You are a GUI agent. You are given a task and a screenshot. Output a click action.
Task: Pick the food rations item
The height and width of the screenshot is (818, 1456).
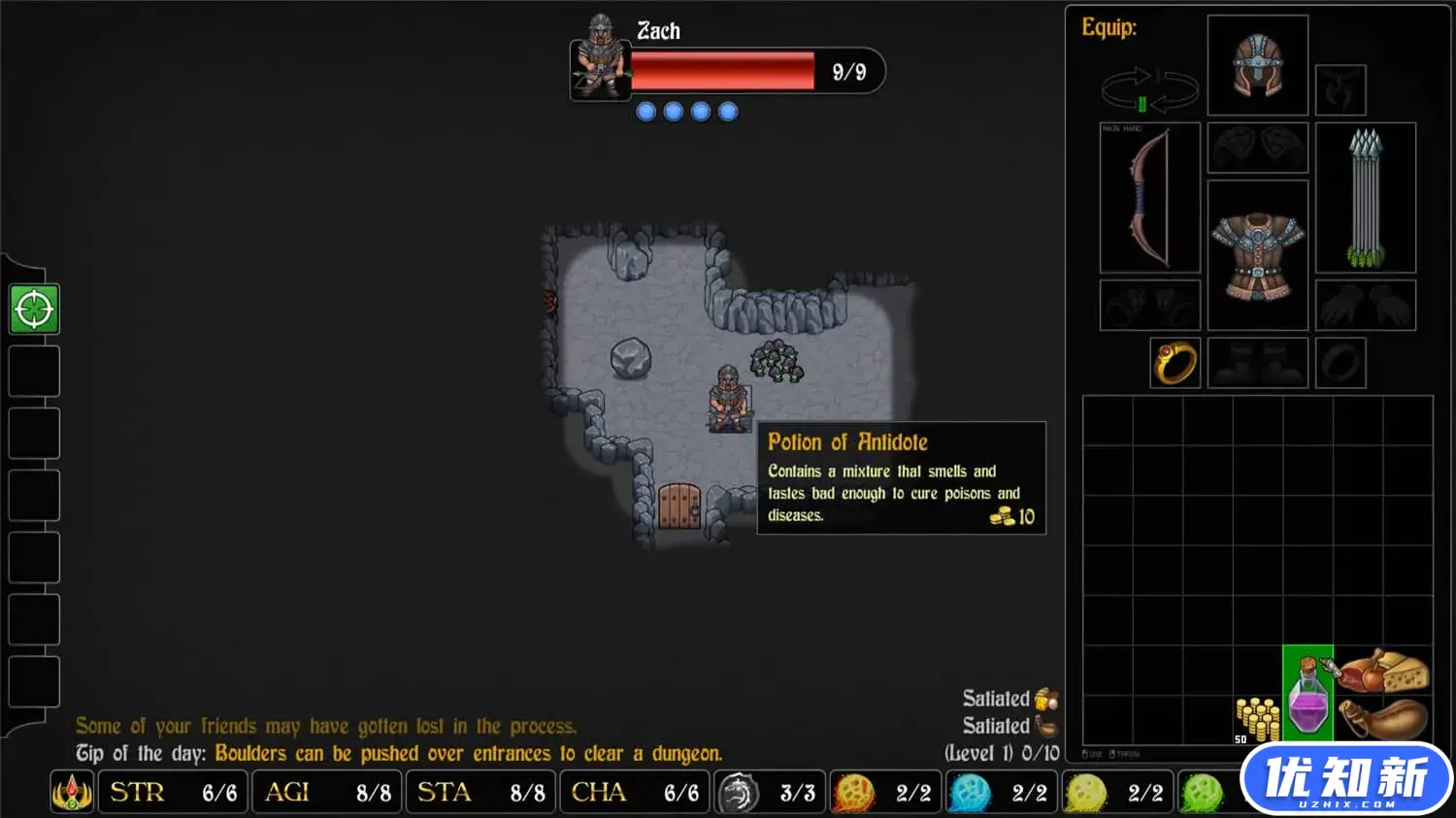pos(1382,671)
